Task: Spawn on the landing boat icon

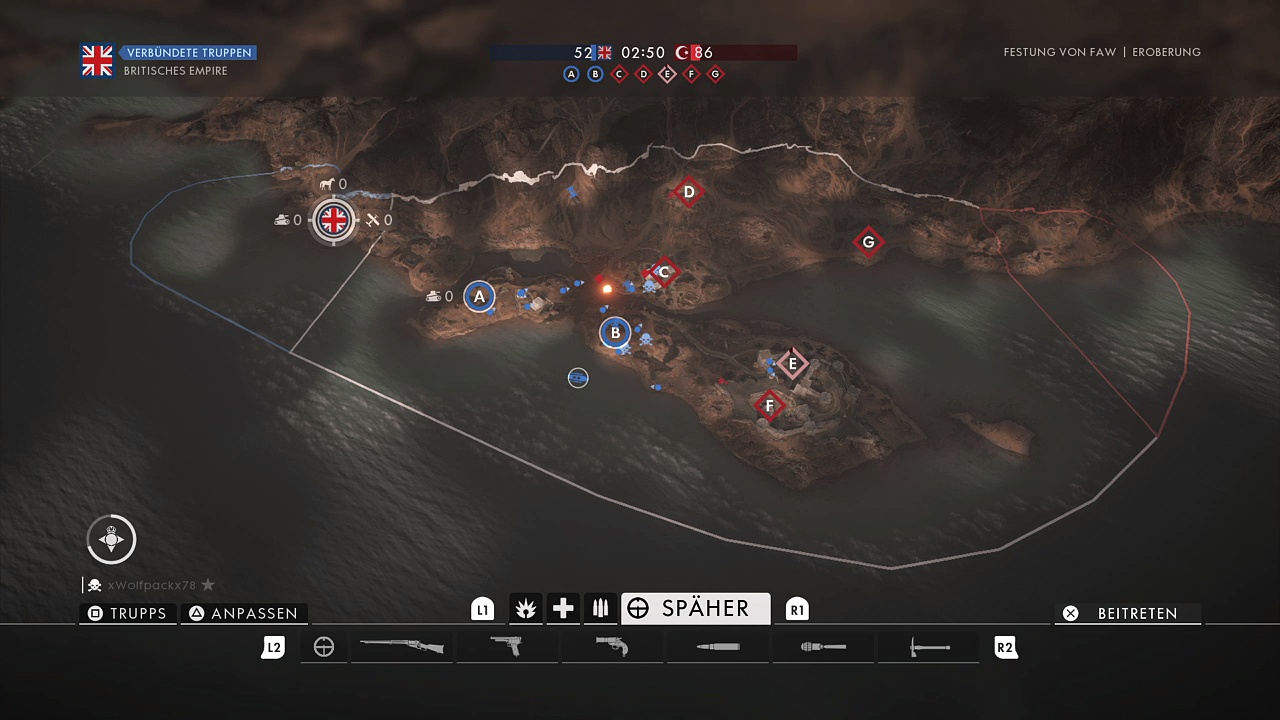Action: pos(578,378)
